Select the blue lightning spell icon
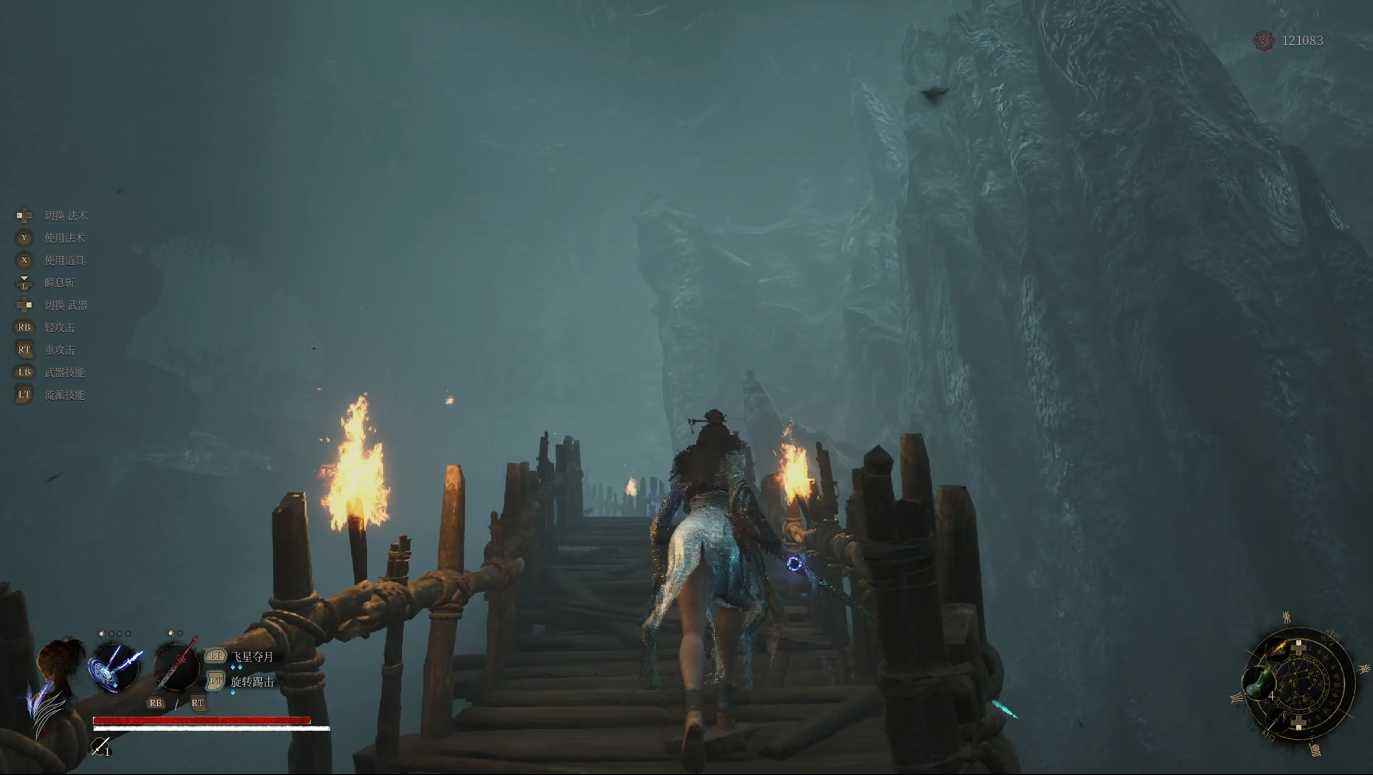The width and height of the screenshot is (1373, 775). click(x=115, y=666)
